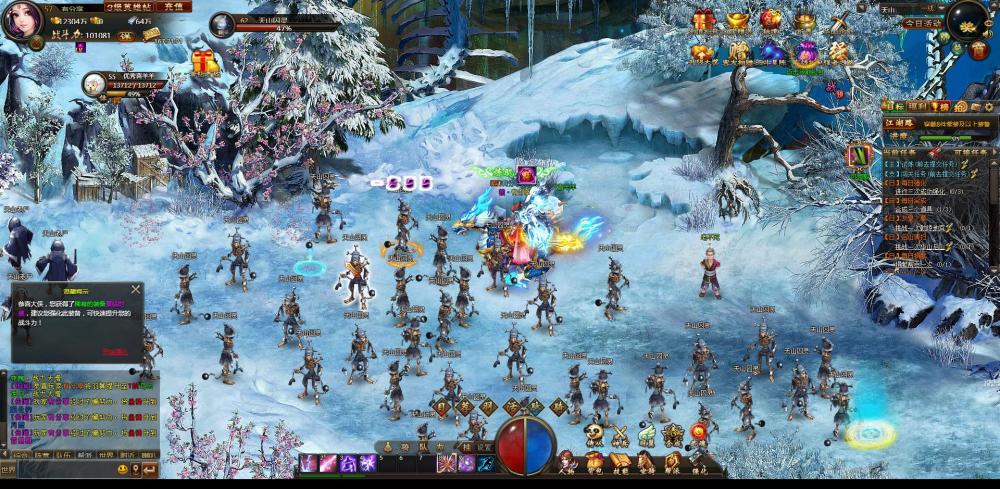Open the gold ingot icon in the top row
Screen dimensions: 1000x489
click(x=738, y=20)
